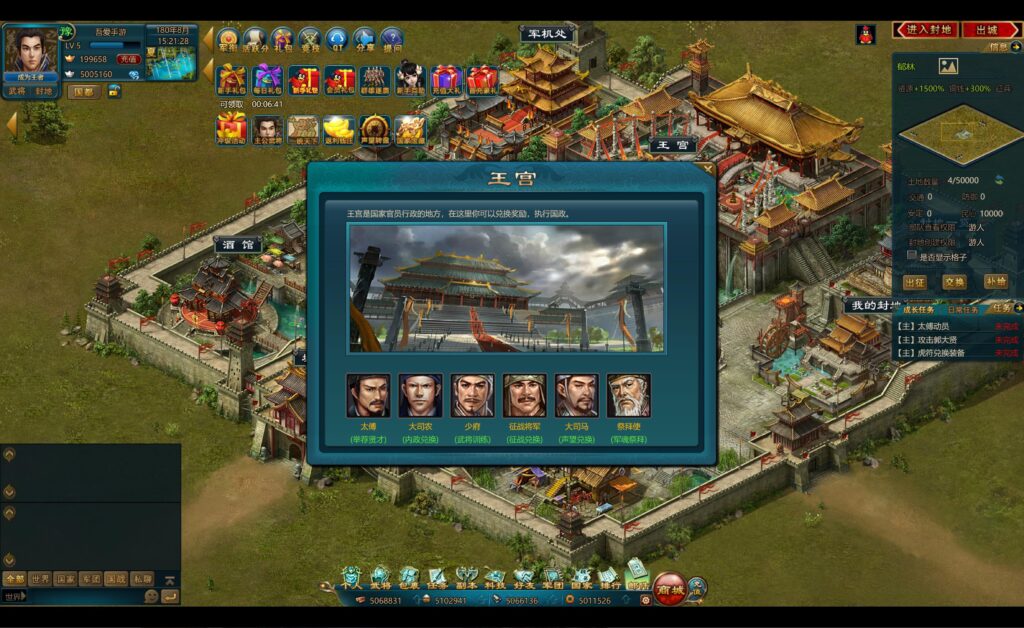The height and width of the screenshot is (628, 1024).
Task: Click the 国都 capital button
Action: [84, 91]
